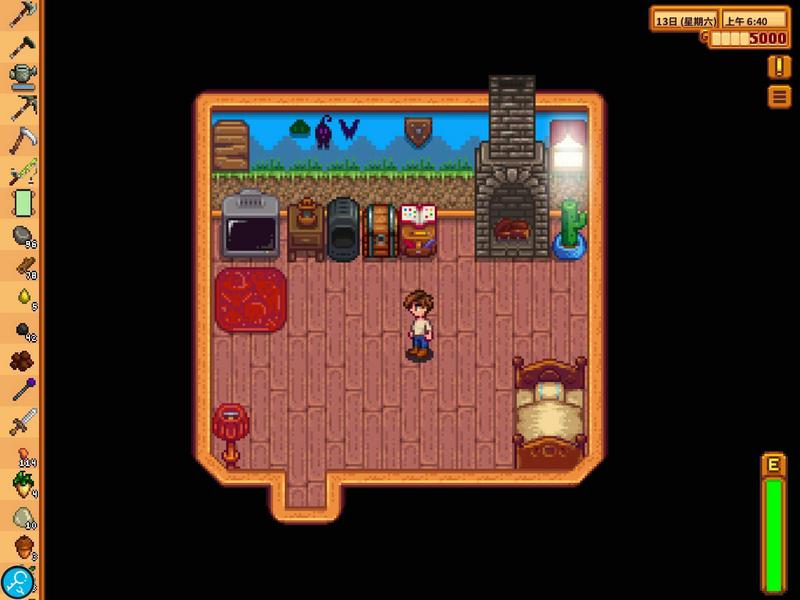Equip the sword weapon
Screen dimensions: 800x600
21,422
